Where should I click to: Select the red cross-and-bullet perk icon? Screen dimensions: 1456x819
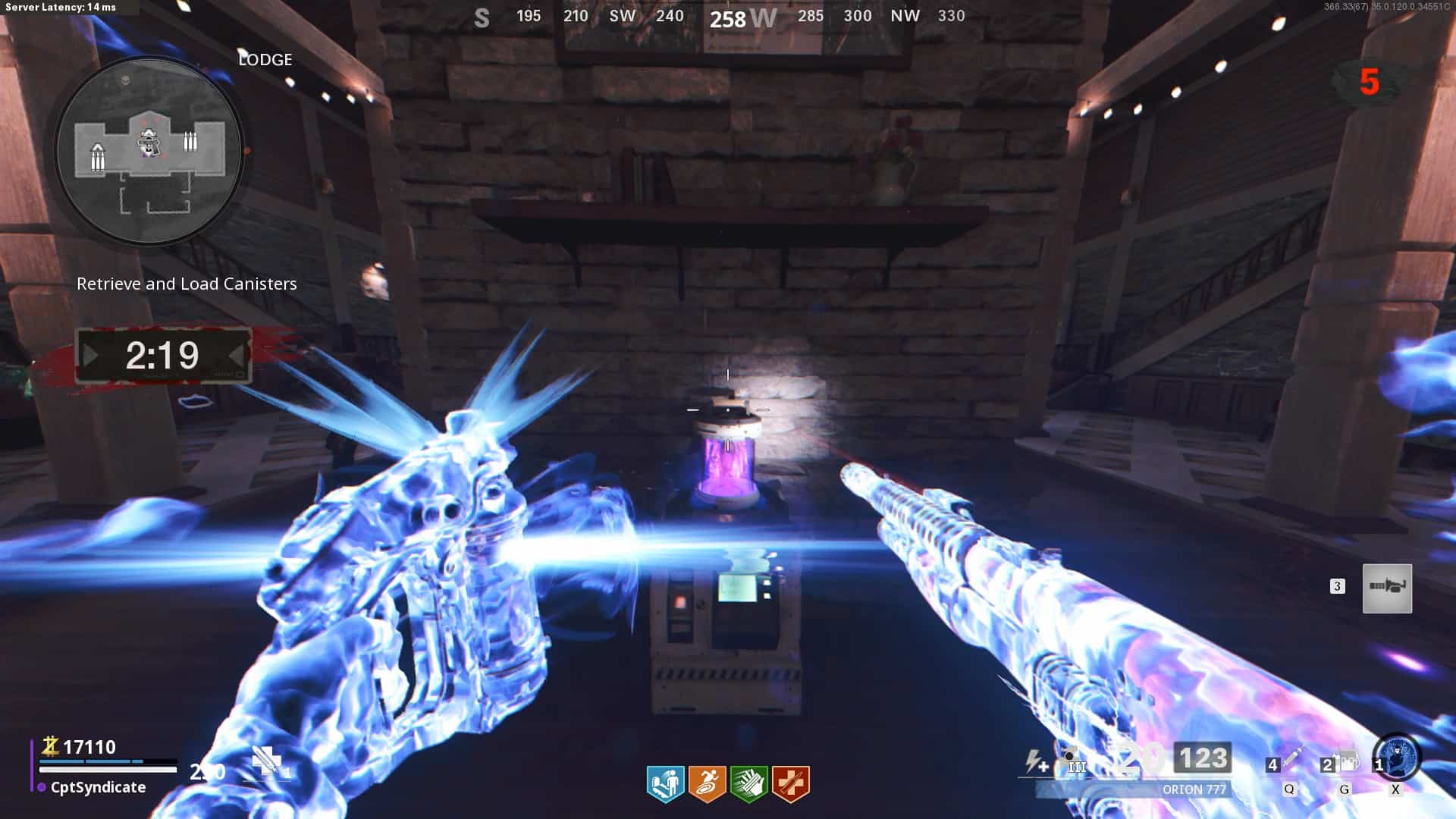(790, 783)
